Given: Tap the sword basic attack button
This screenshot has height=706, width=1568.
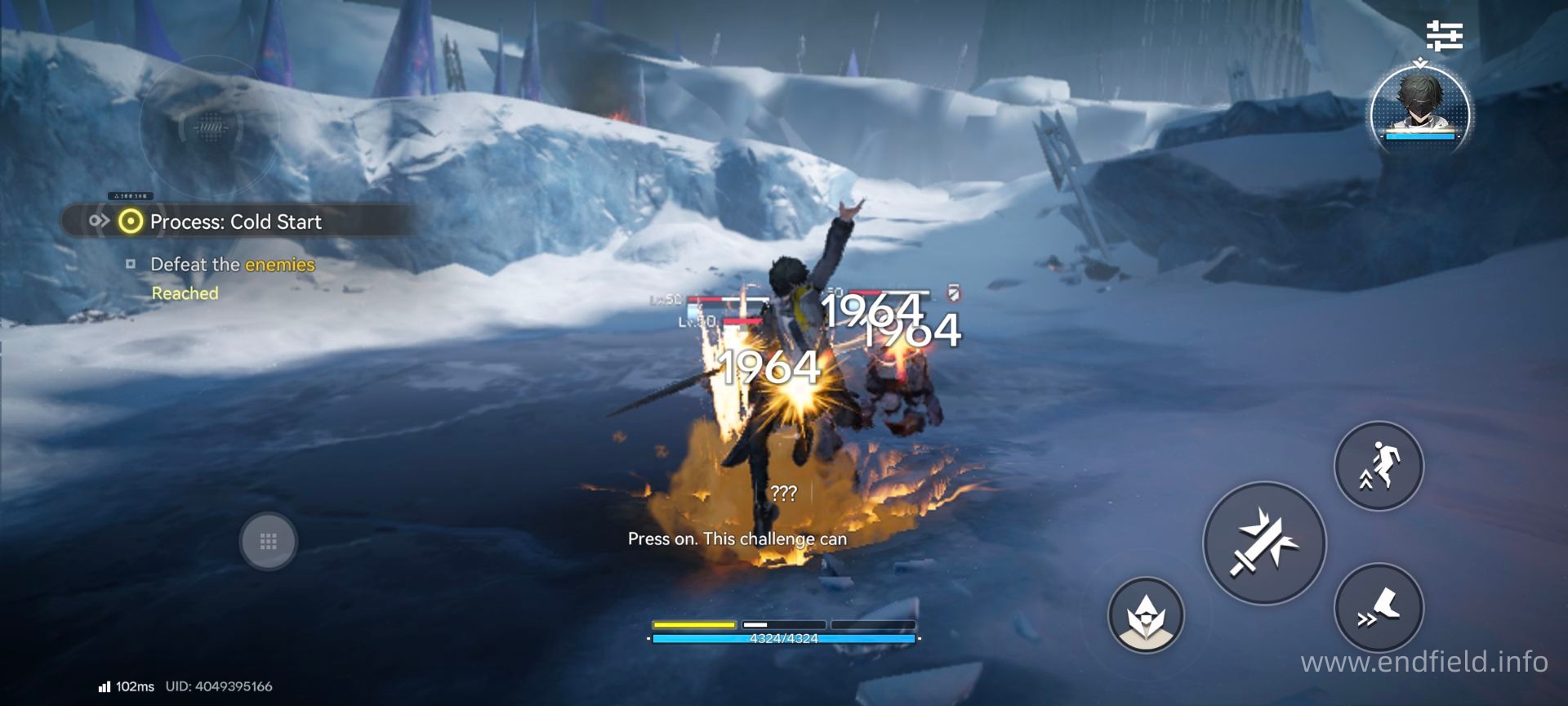Looking at the screenshot, I should tap(1264, 543).
